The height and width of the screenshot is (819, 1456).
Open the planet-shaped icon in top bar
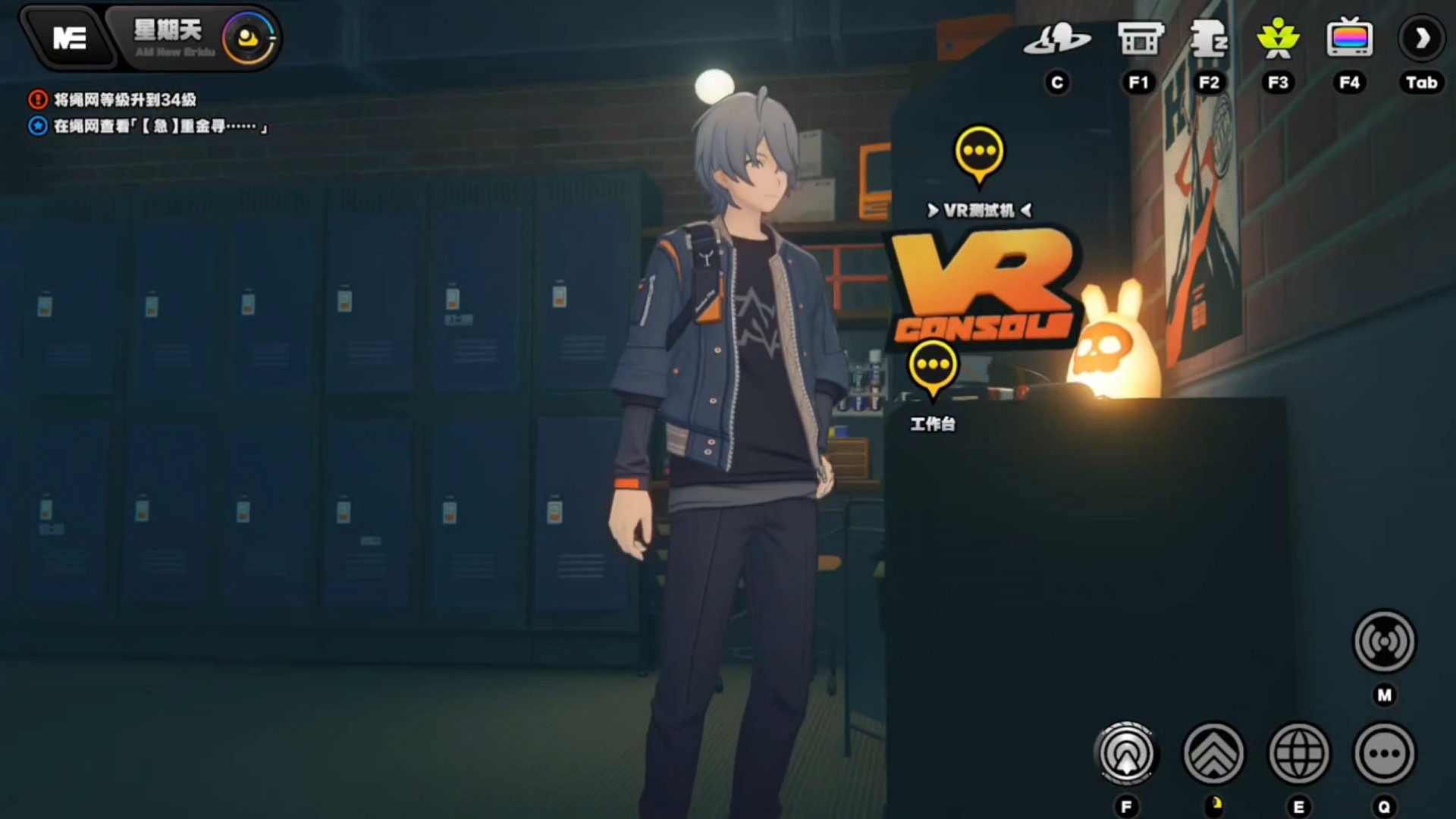click(1056, 39)
